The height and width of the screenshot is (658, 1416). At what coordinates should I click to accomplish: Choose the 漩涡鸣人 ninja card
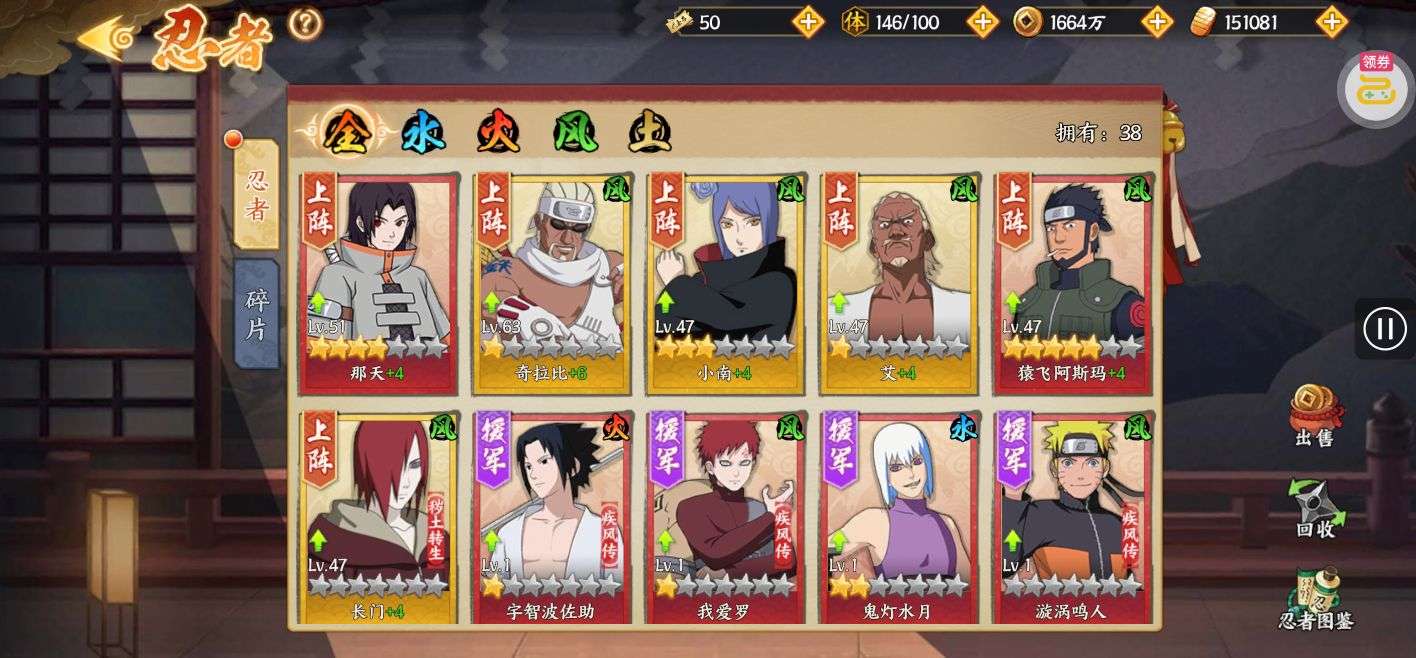[1072, 518]
